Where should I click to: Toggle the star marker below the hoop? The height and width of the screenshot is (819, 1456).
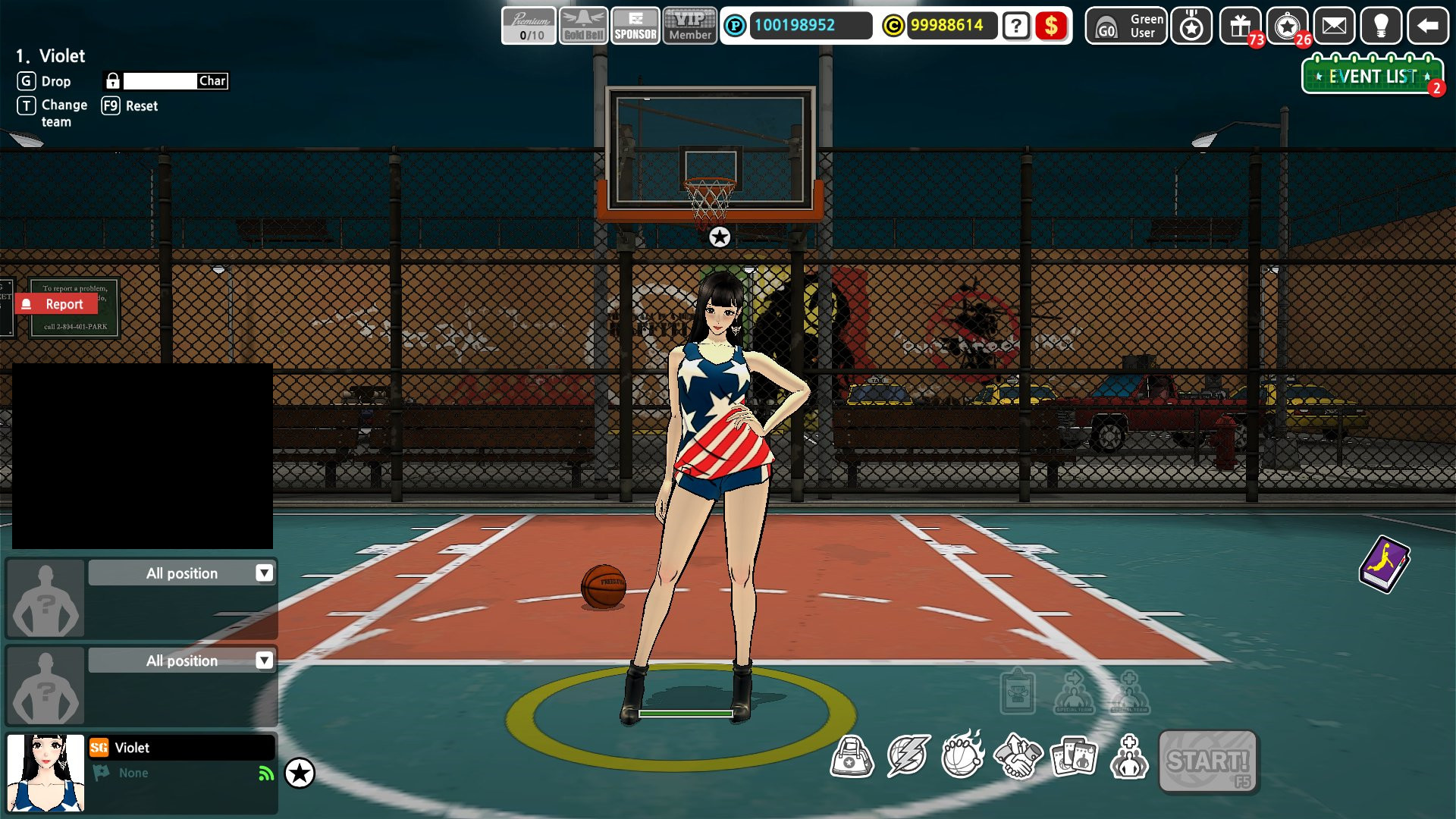click(718, 237)
